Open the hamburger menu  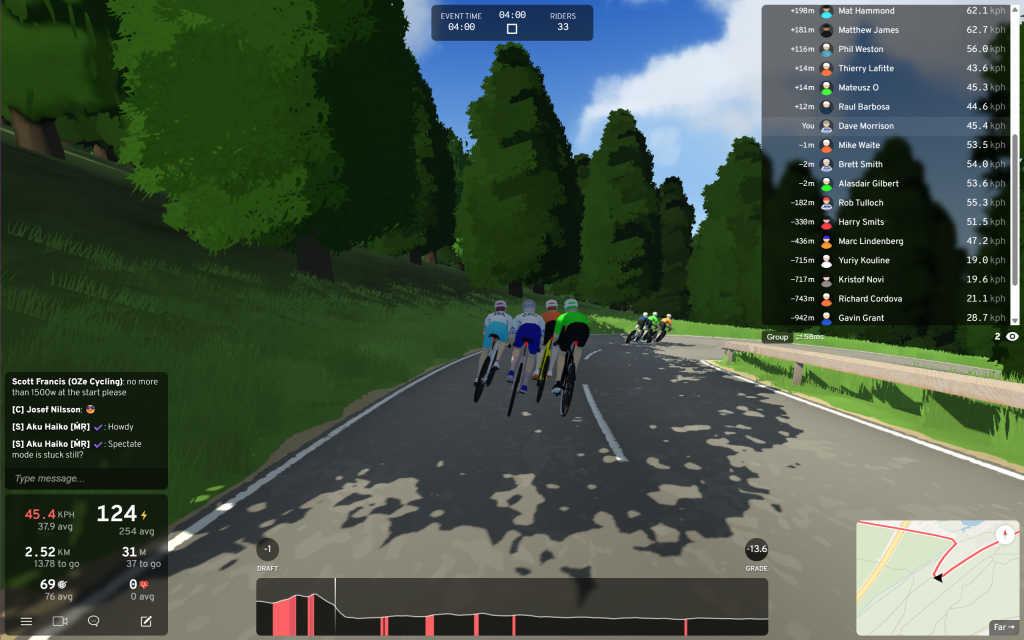click(26, 621)
